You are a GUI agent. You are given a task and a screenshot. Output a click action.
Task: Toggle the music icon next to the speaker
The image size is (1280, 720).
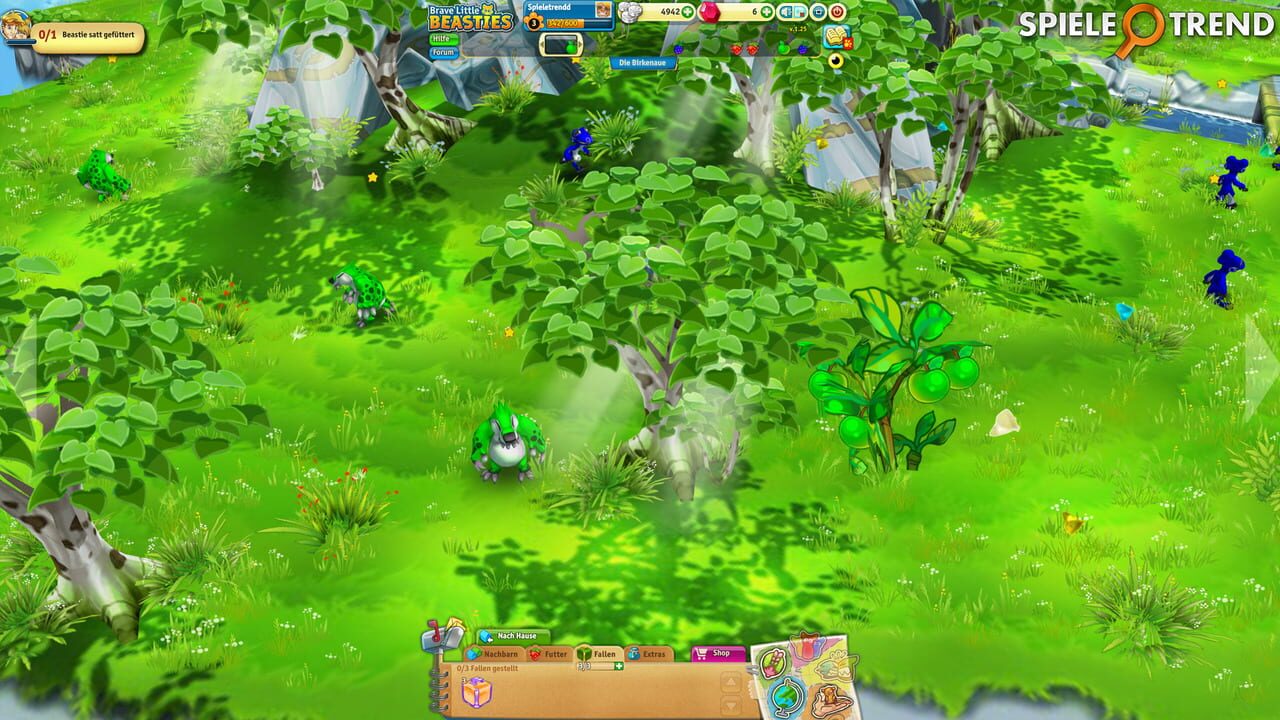click(800, 13)
